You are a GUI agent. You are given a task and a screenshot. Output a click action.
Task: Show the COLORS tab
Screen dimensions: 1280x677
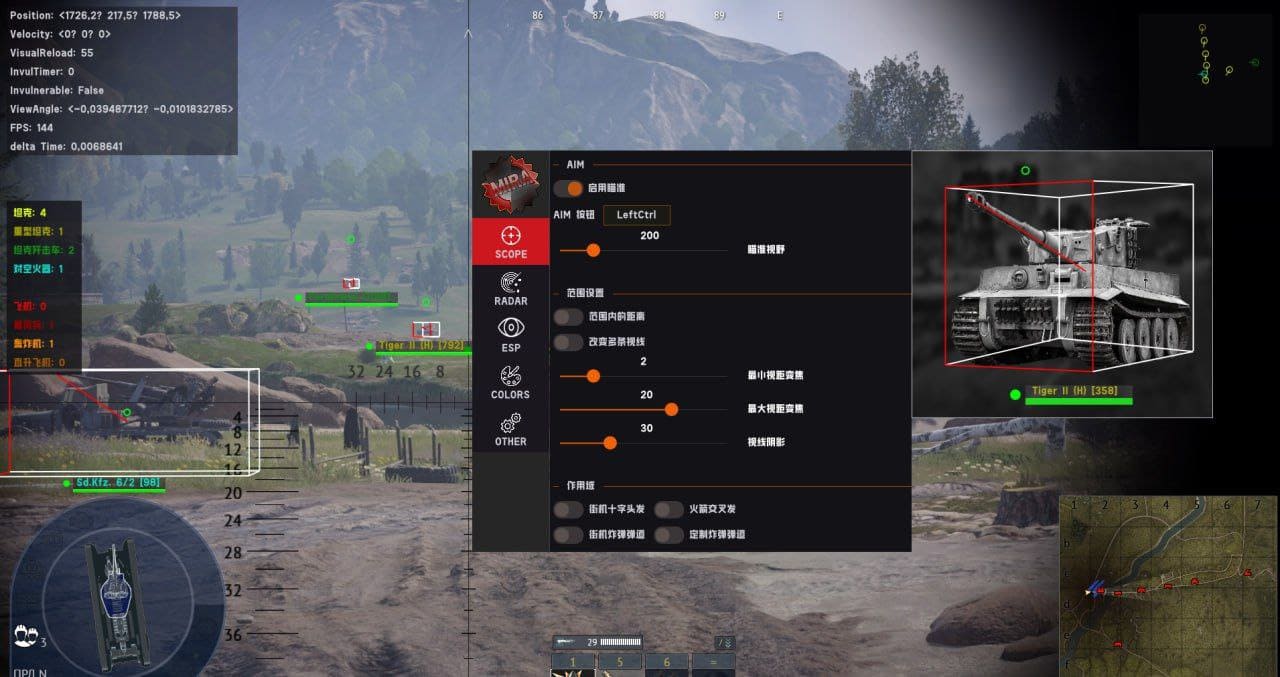[x=510, y=382]
